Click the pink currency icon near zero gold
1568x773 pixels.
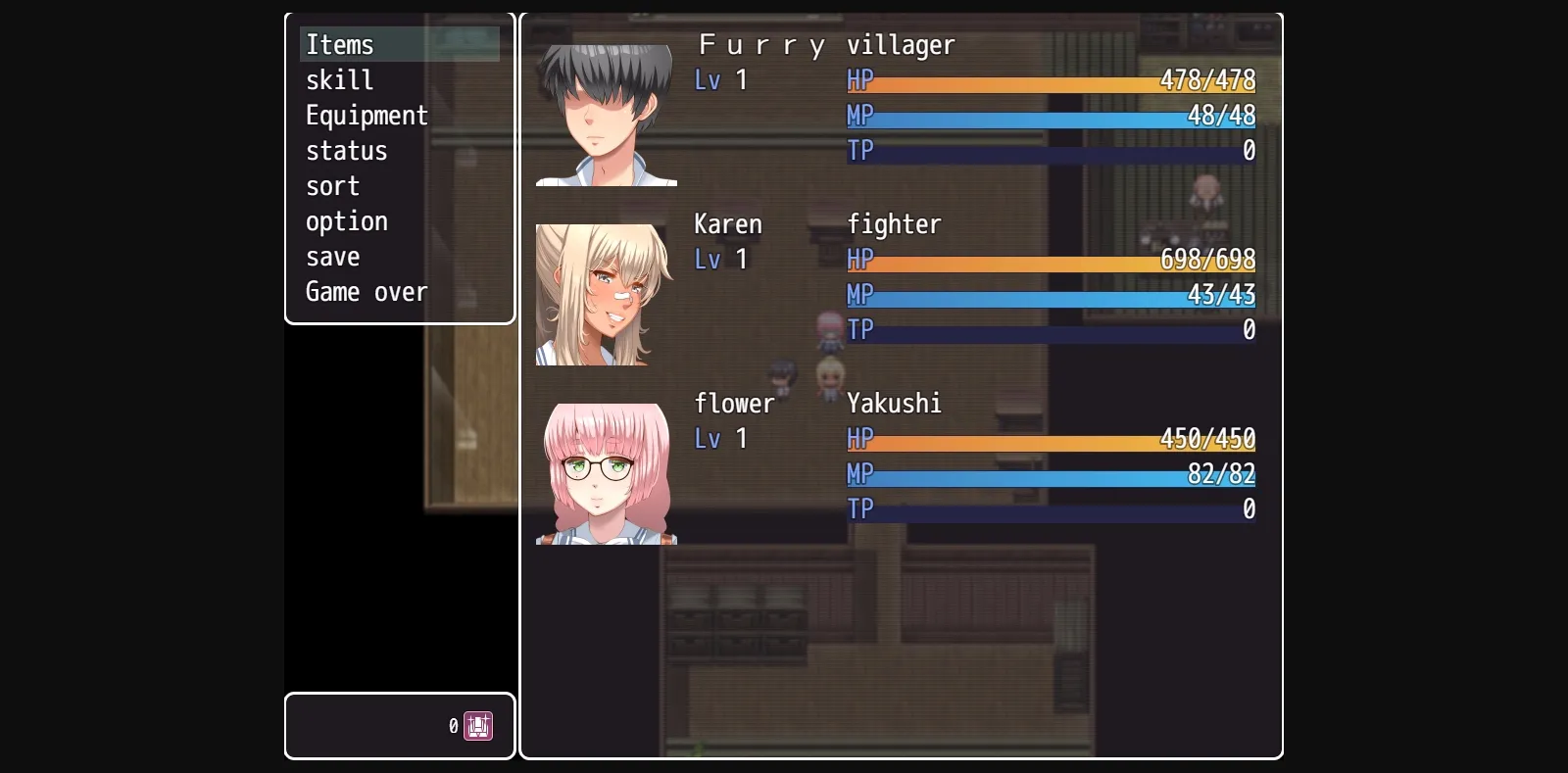[x=477, y=725]
